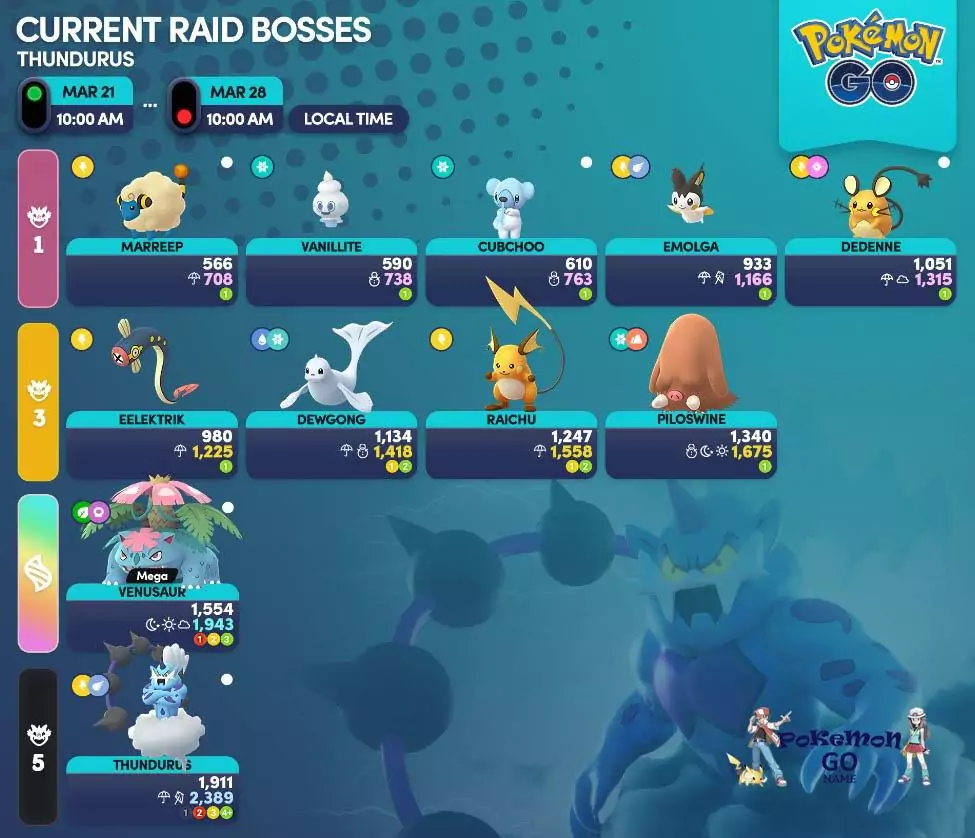Screen dimensions: 975x838
Task: Click the MAR 28 end date
Action: point(238,93)
